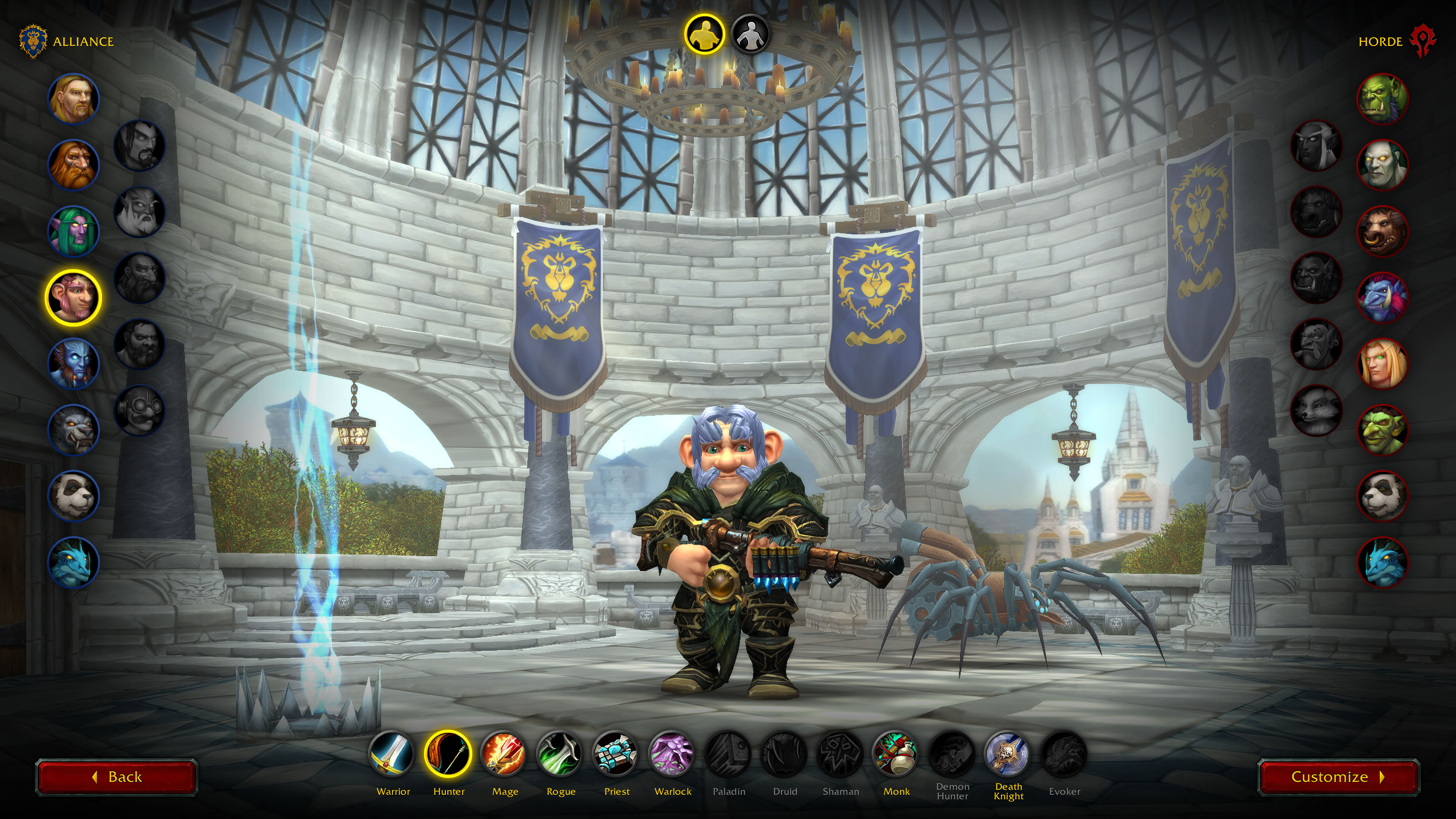This screenshot has height=819, width=1456.
Task: Go back with the Back button
Action: tap(116, 777)
